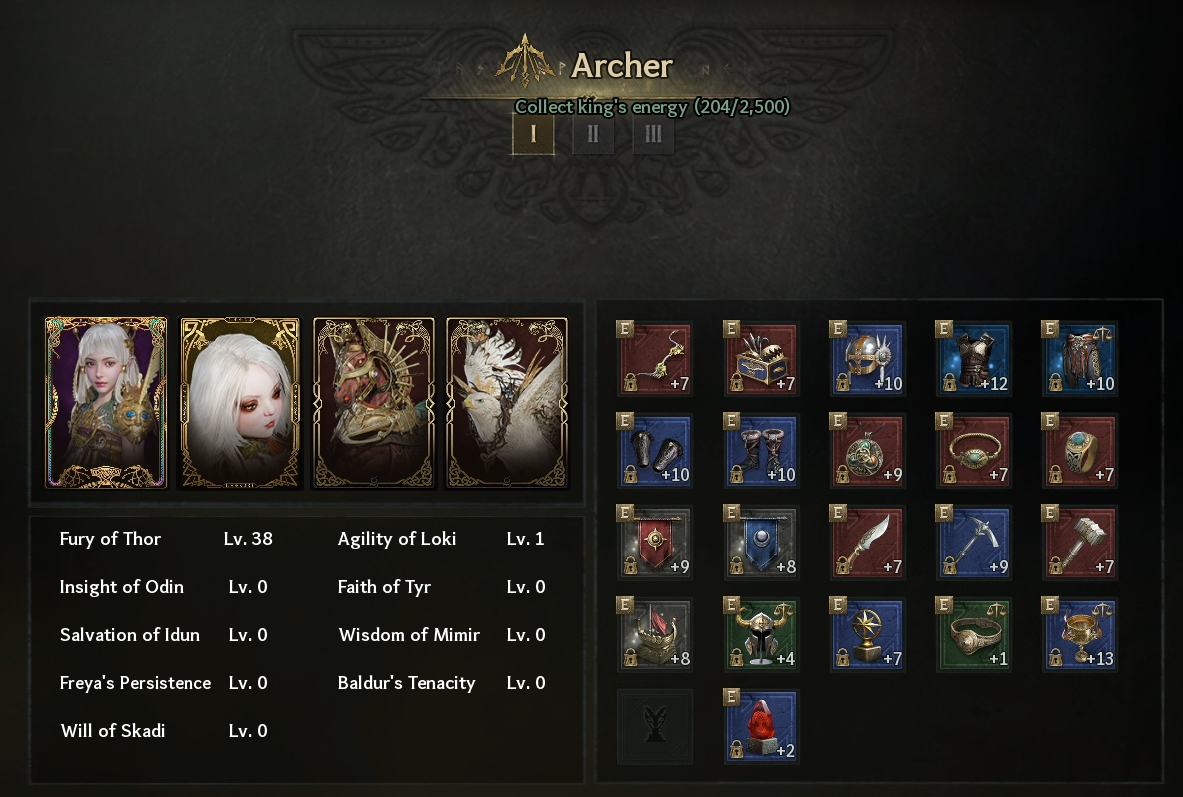Switch to preset tab III
The image size is (1183, 797).
[653, 134]
